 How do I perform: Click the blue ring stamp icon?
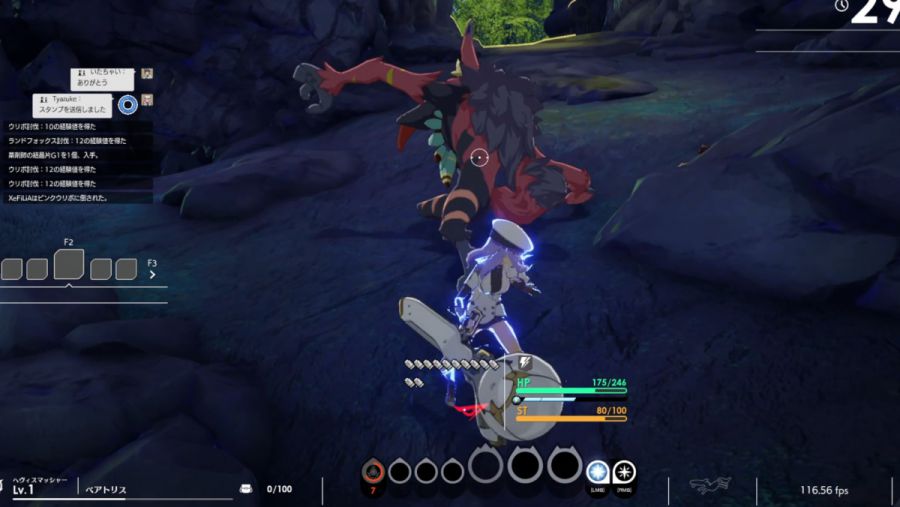pos(127,104)
